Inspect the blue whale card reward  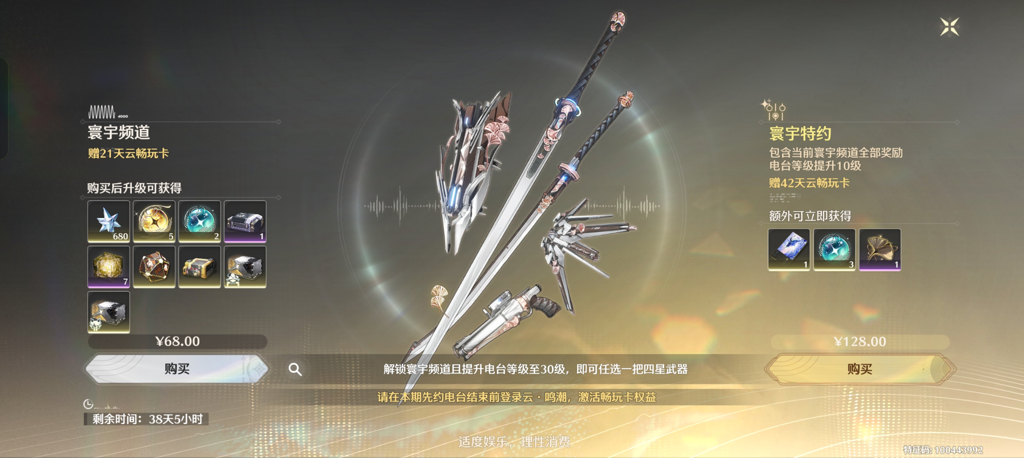click(x=788, y=249)
